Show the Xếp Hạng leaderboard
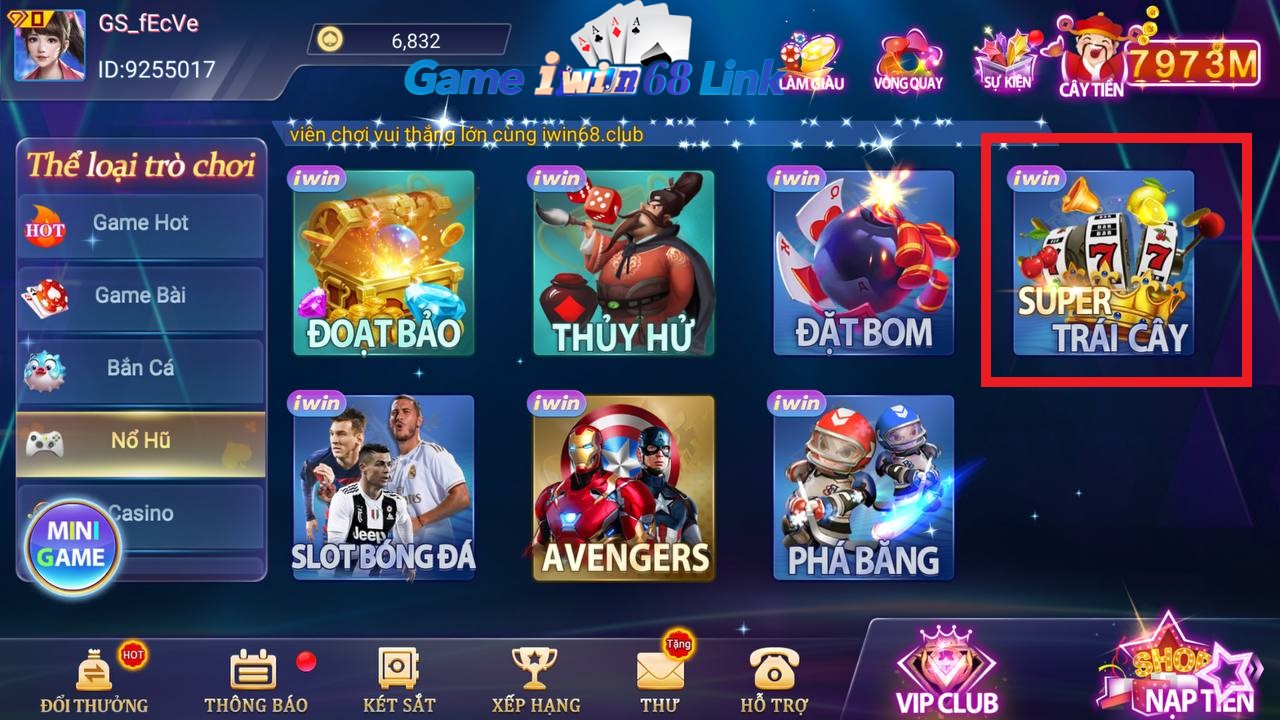The image size is (1280, 720). tap(535, 680)
